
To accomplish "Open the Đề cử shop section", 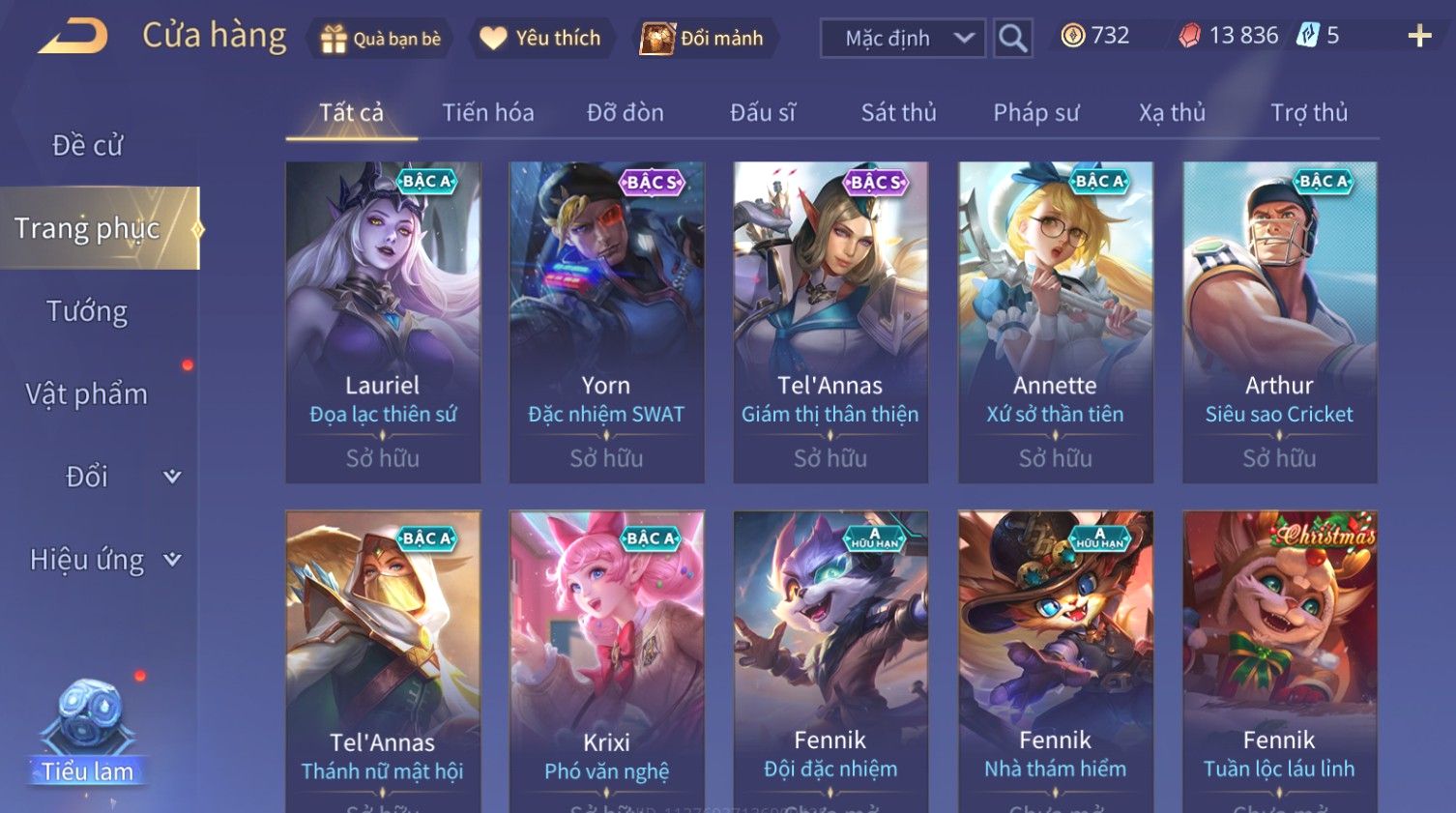I will [x=87, y=146].
